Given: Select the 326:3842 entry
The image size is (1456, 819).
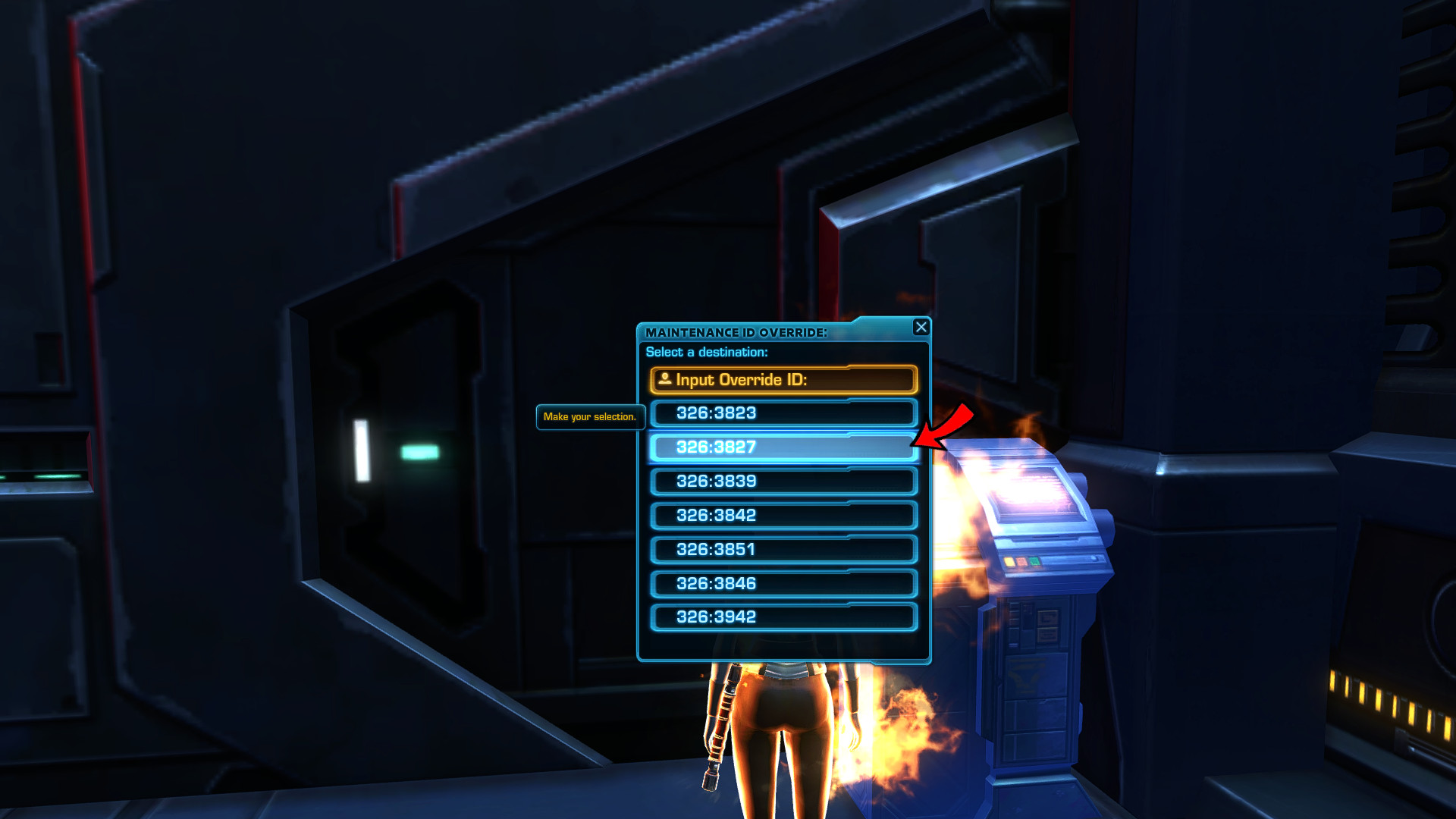Looking at the screenshot, I should [x=783, y=516].
